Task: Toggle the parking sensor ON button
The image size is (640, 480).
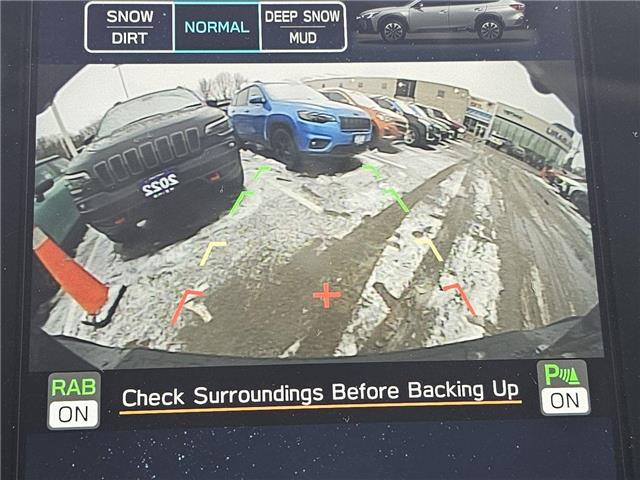Action: pyautogui.click(x=564, y=388)
